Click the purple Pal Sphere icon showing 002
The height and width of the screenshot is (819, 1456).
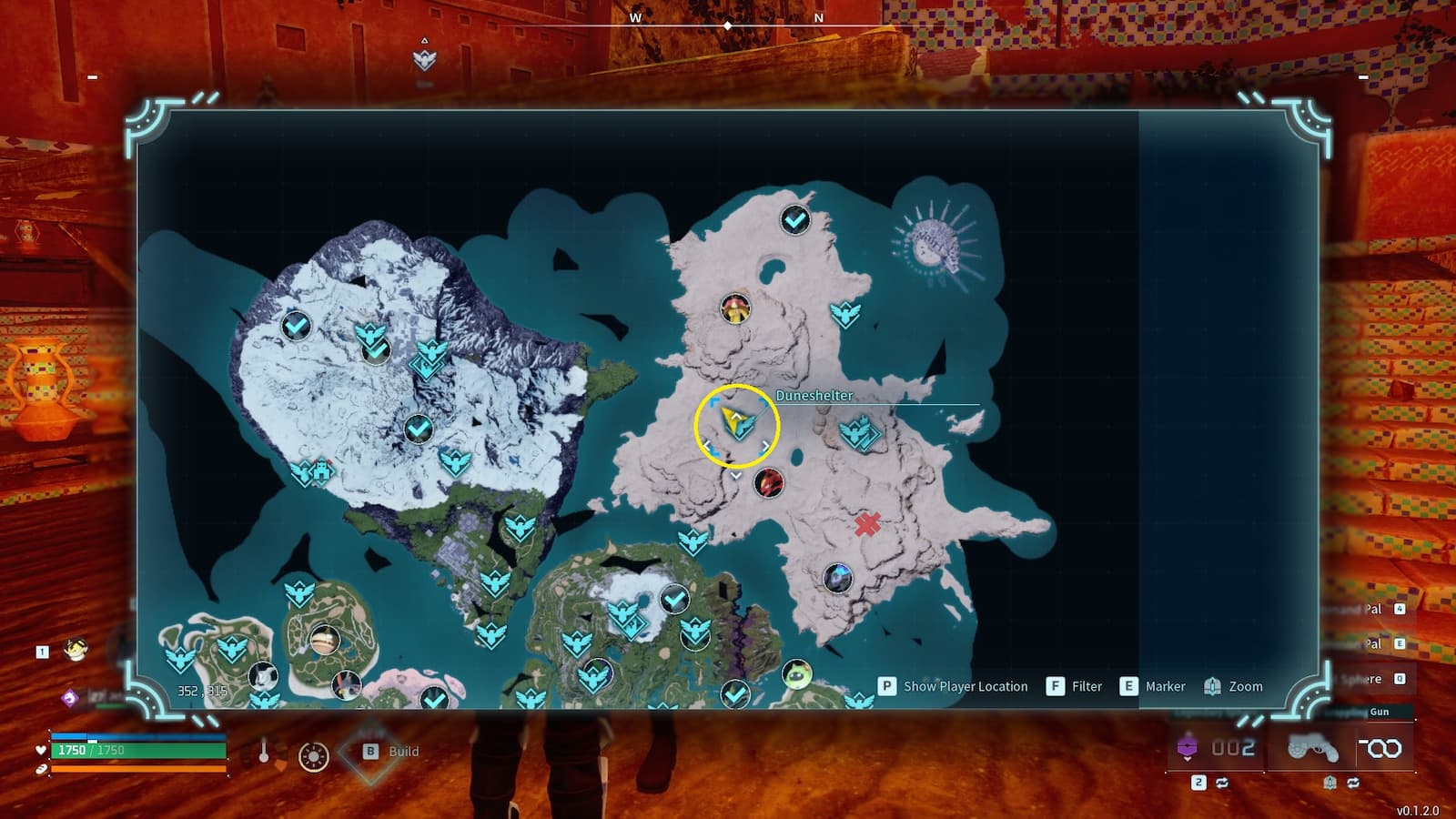pos(1188,748)
